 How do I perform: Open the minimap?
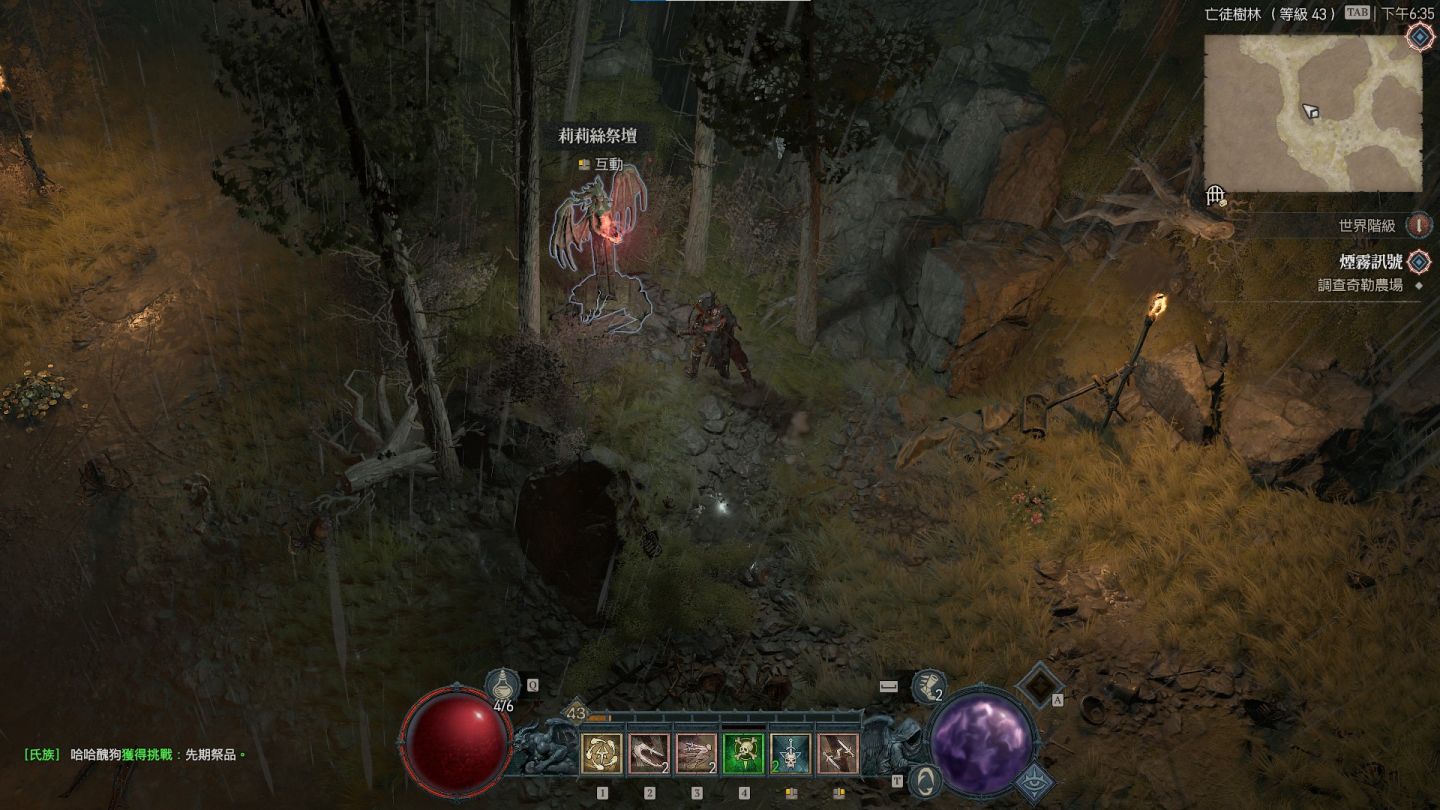pos(1312,113)
